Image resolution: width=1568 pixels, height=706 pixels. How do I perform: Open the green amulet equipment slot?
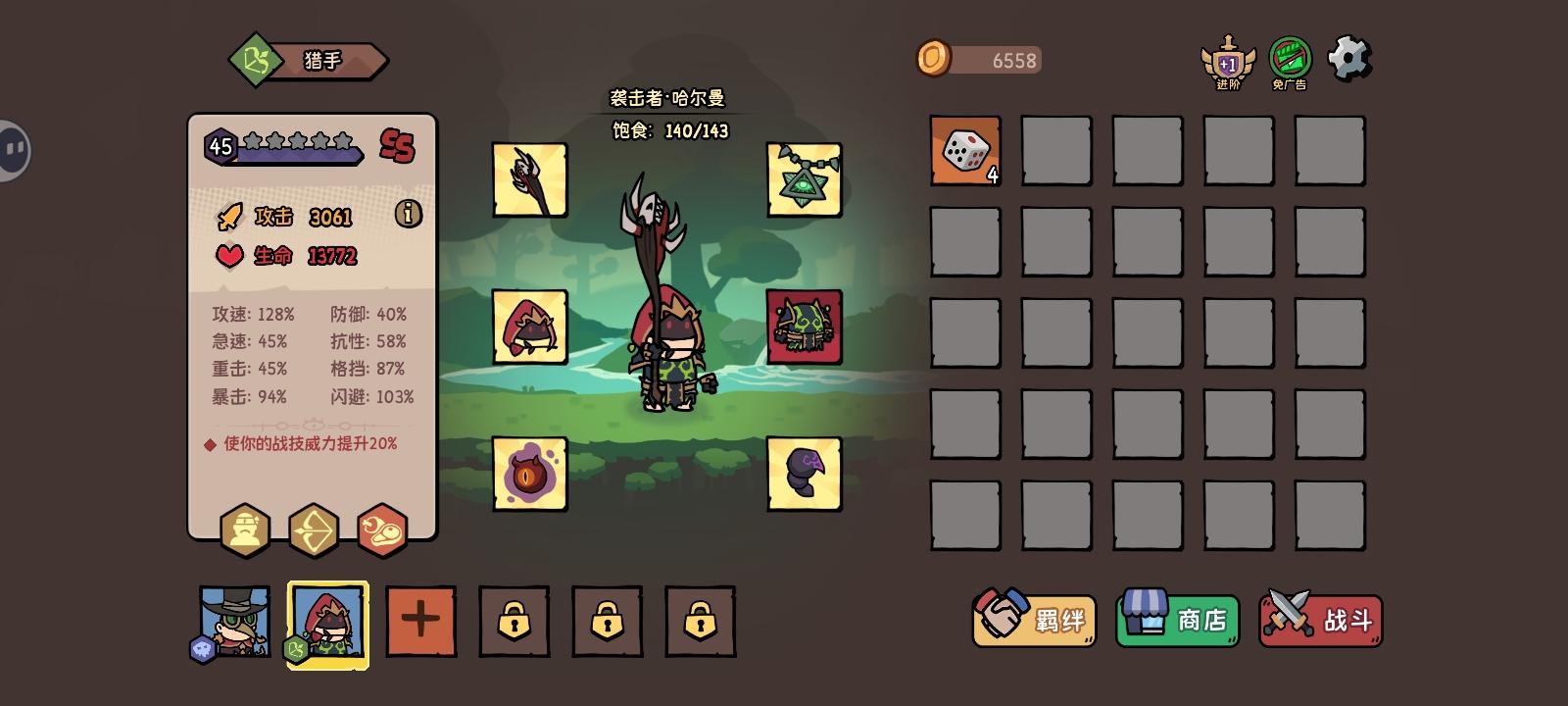[x=804, y=177]
